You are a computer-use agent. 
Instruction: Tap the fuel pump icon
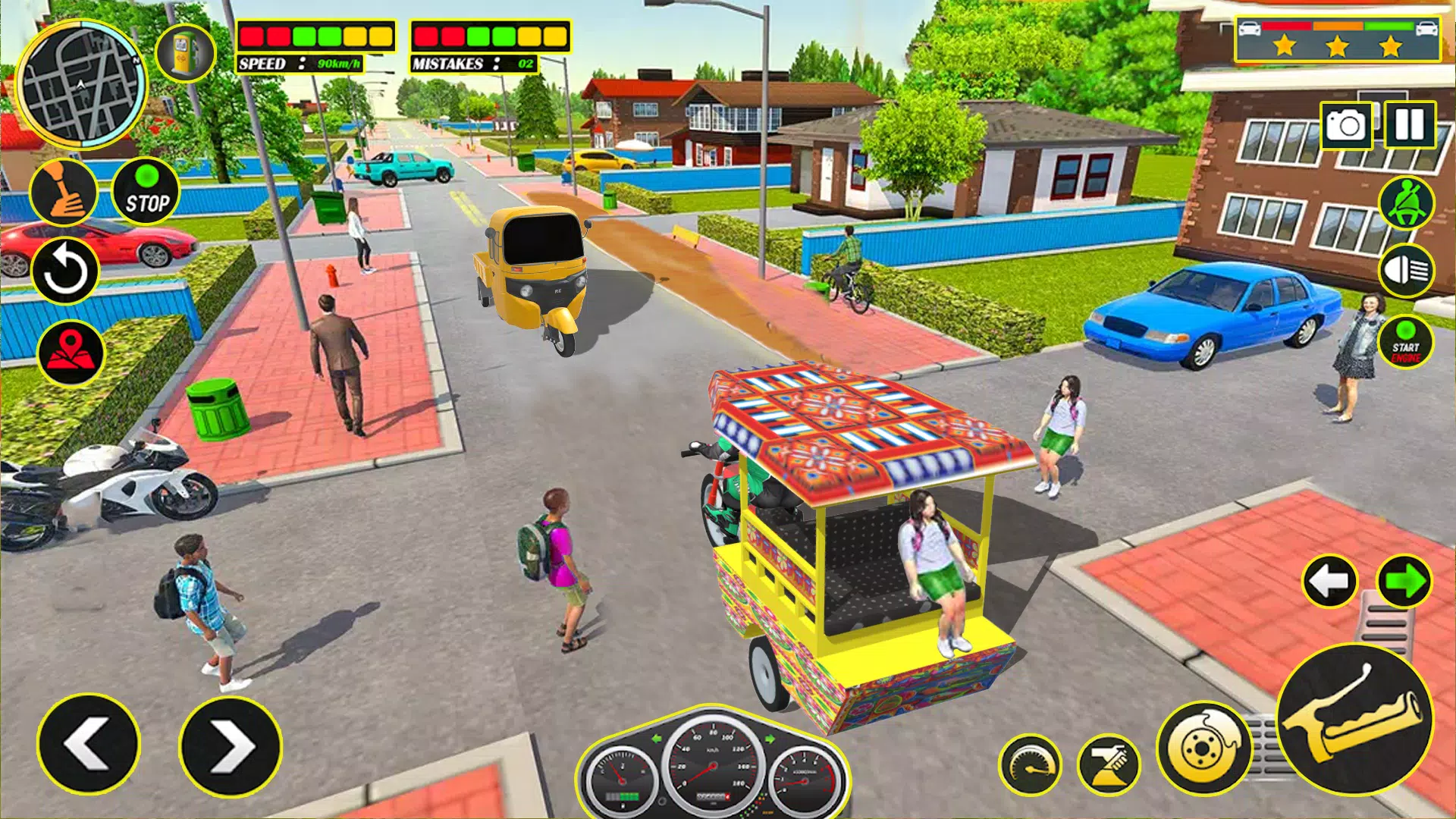pyautogui.click(x=184, y=52)
